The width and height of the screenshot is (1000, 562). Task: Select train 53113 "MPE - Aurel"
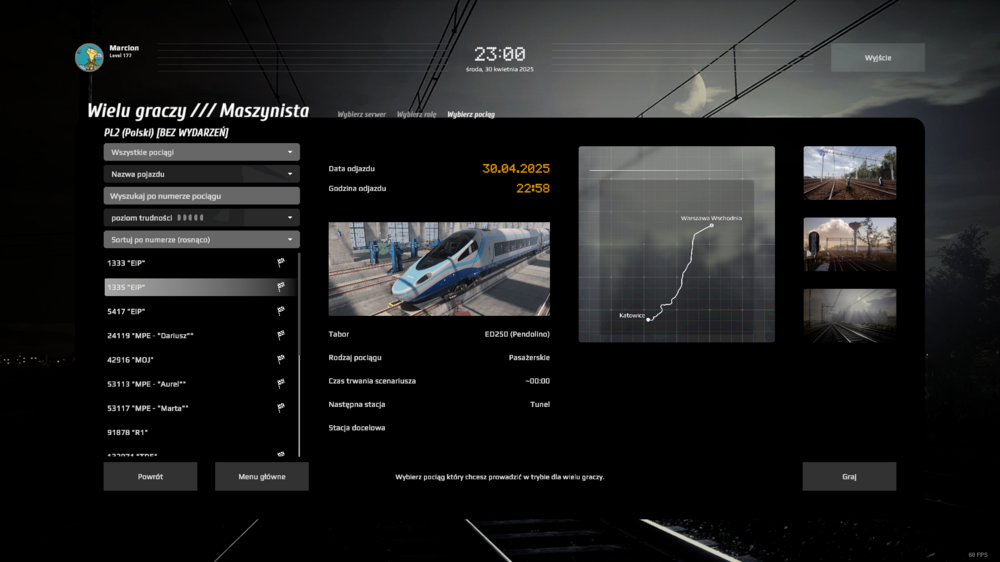pyautogui.click(x=190, y=384)
